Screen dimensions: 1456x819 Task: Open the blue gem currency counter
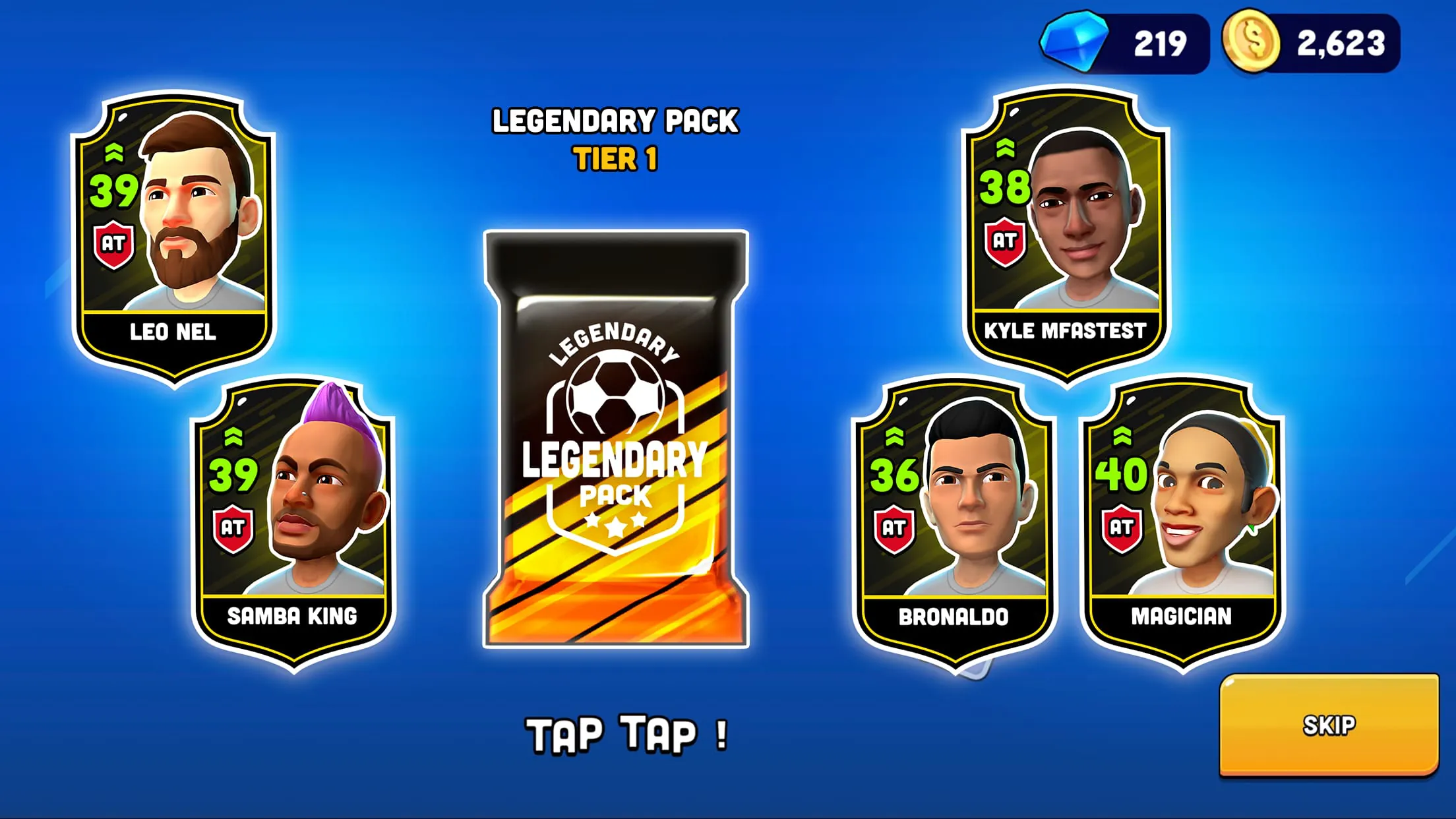pos(1125,44)
